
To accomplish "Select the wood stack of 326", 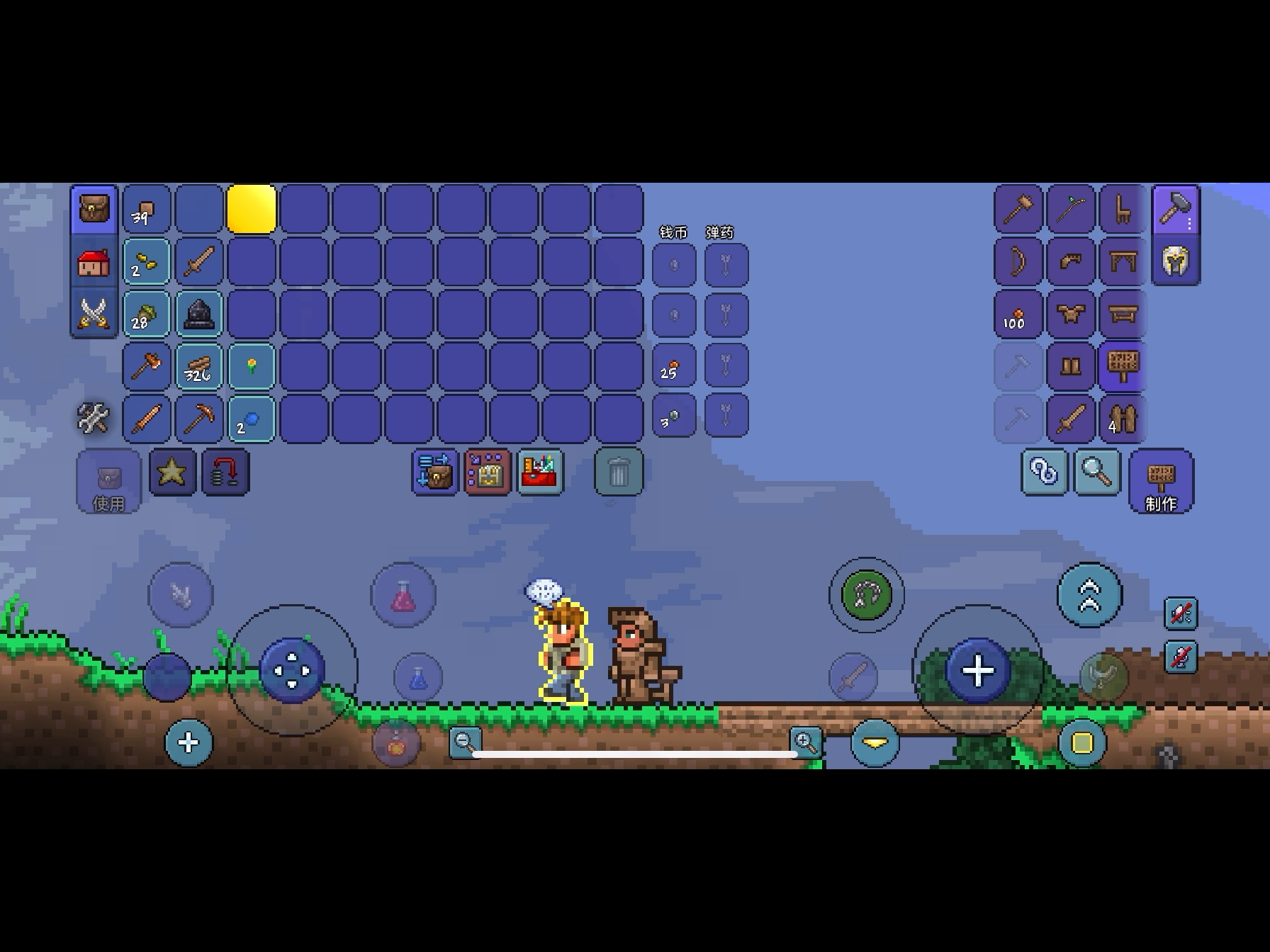I will tap(198, 367).
